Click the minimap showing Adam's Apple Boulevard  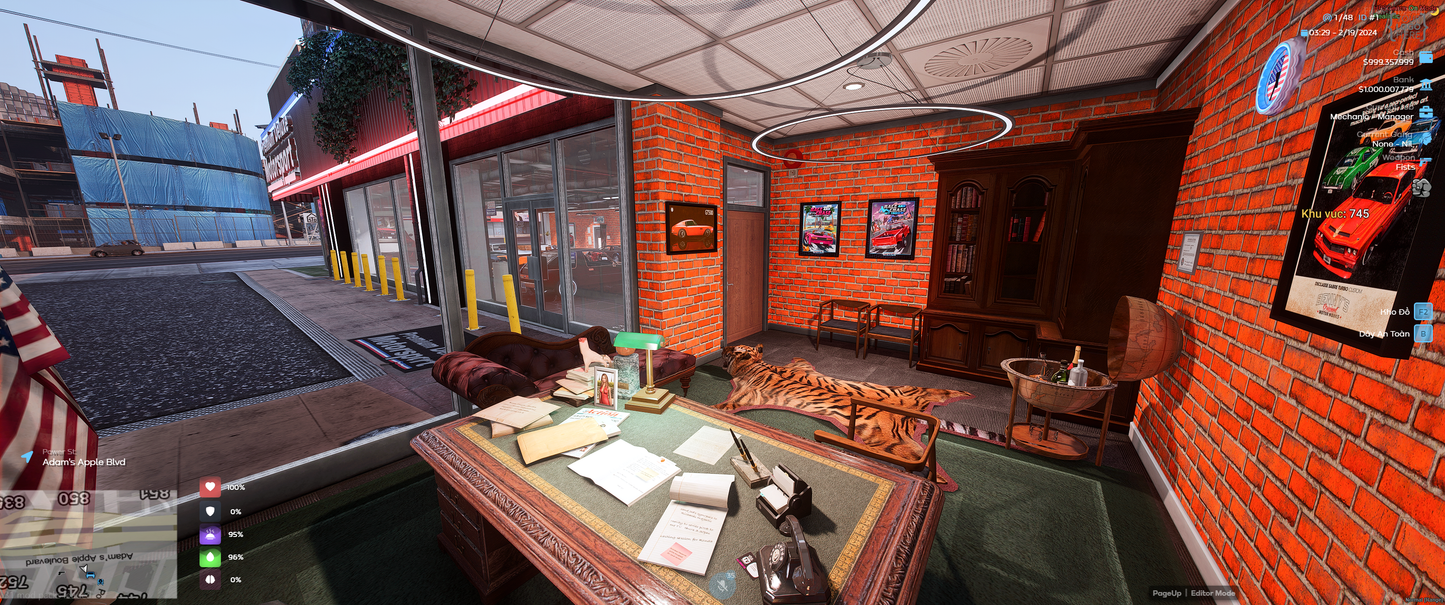point(88,545)
